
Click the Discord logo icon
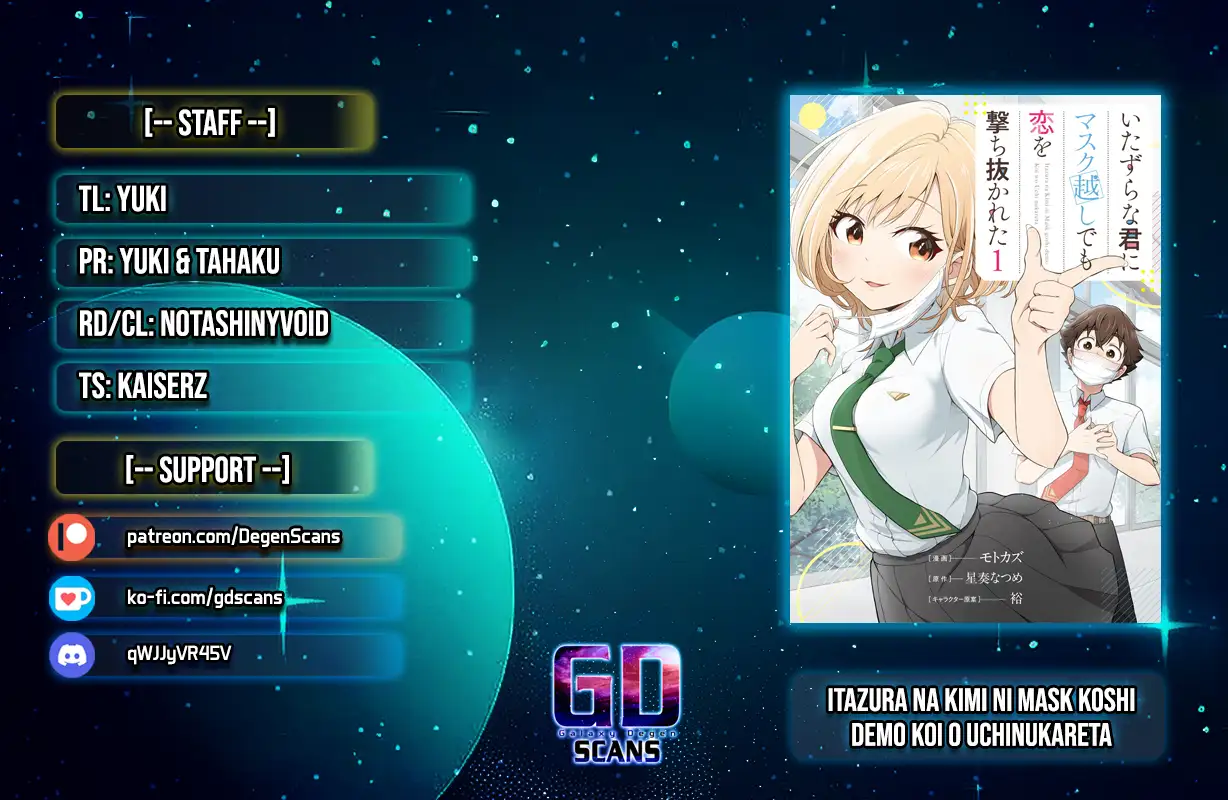72,656
